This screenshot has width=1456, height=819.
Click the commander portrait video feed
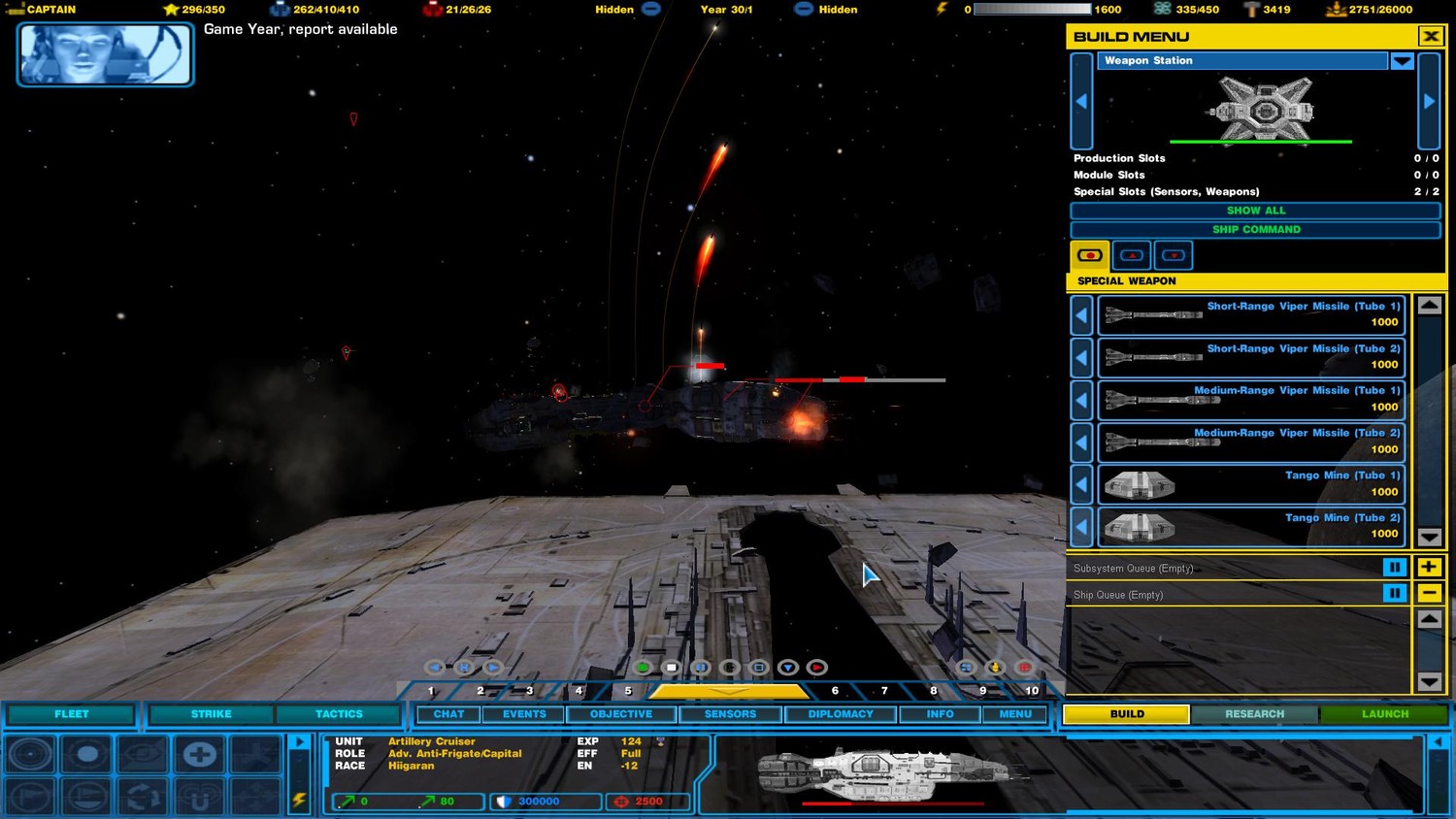105,54
